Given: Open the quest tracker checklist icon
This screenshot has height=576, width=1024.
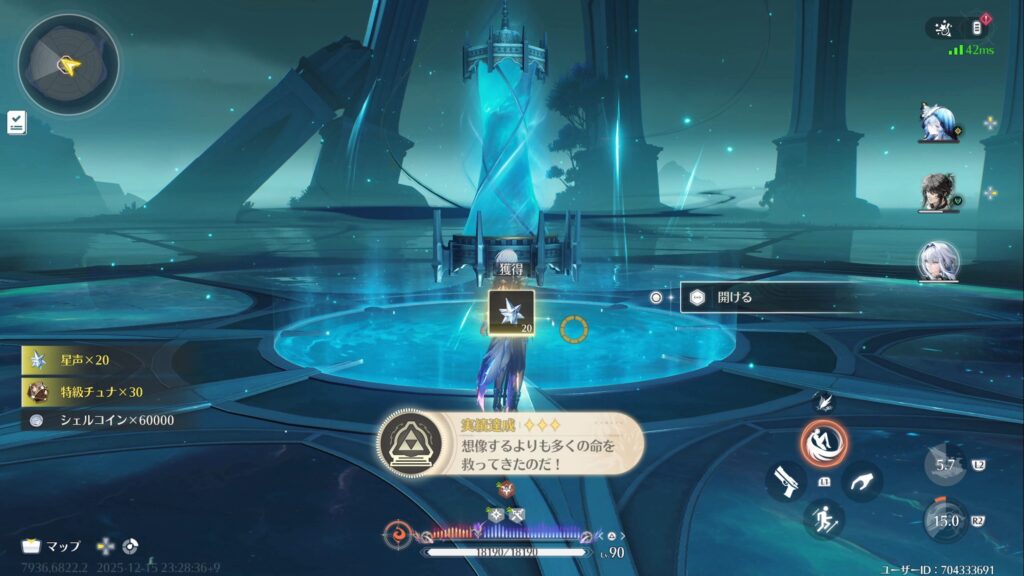Looking at the screenshot, I should pyautogui.click(x=16, y=122).
